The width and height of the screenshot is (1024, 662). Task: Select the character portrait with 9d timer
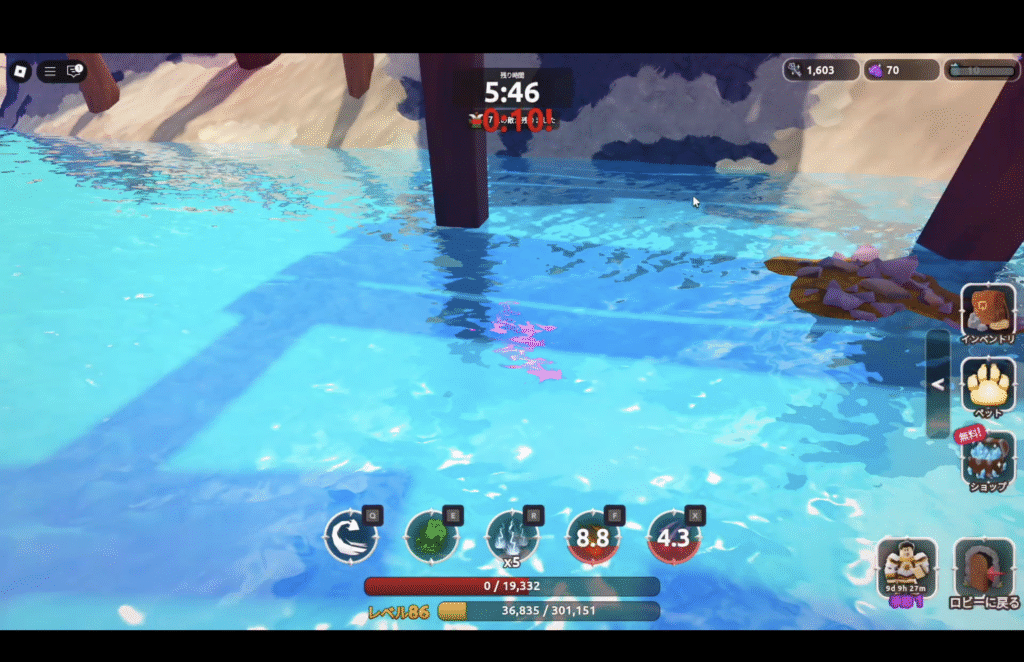pyautogui.click(x=907, y=568)
